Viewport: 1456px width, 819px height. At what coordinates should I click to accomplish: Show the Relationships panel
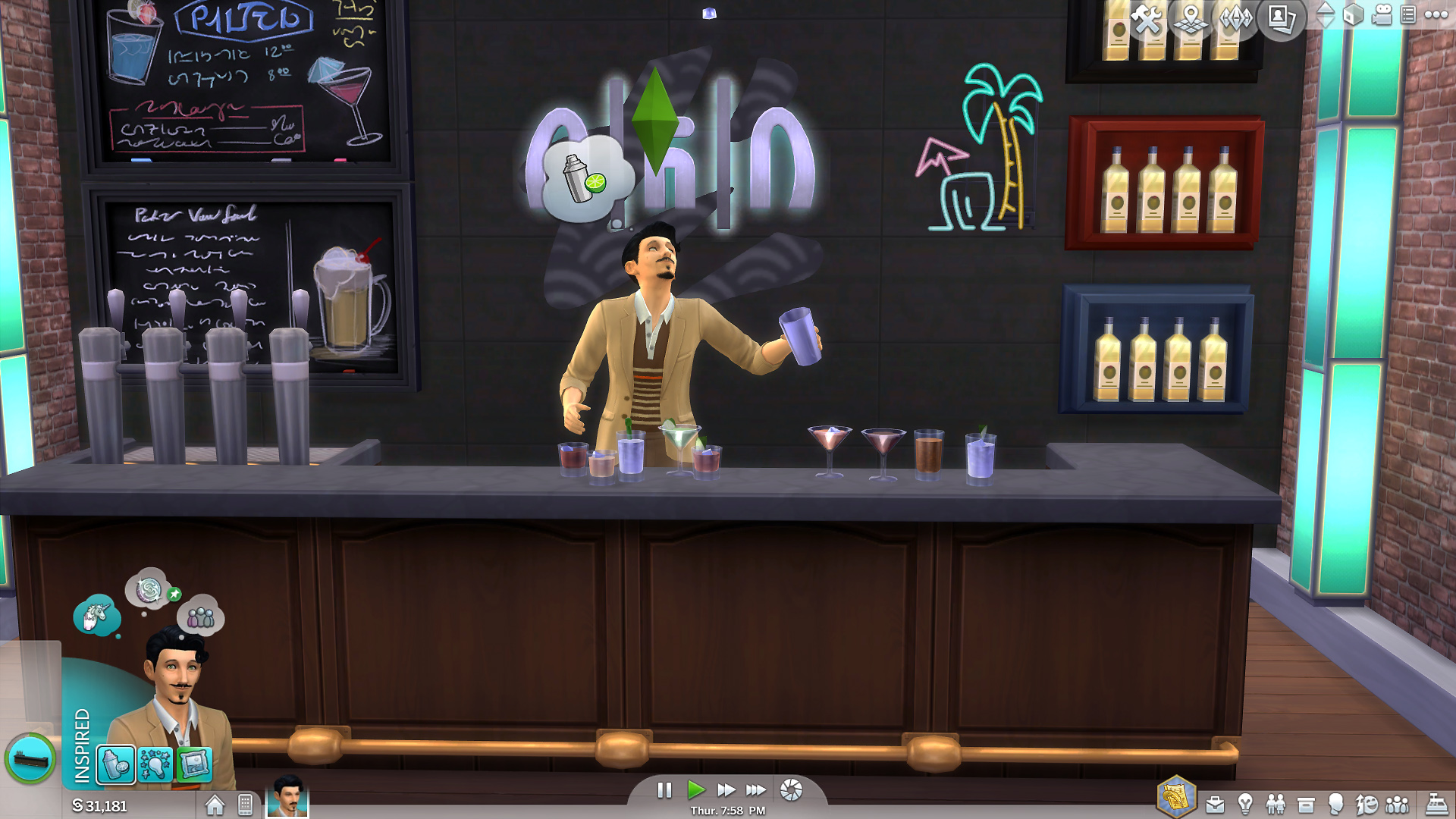(x=1276, y=805)
